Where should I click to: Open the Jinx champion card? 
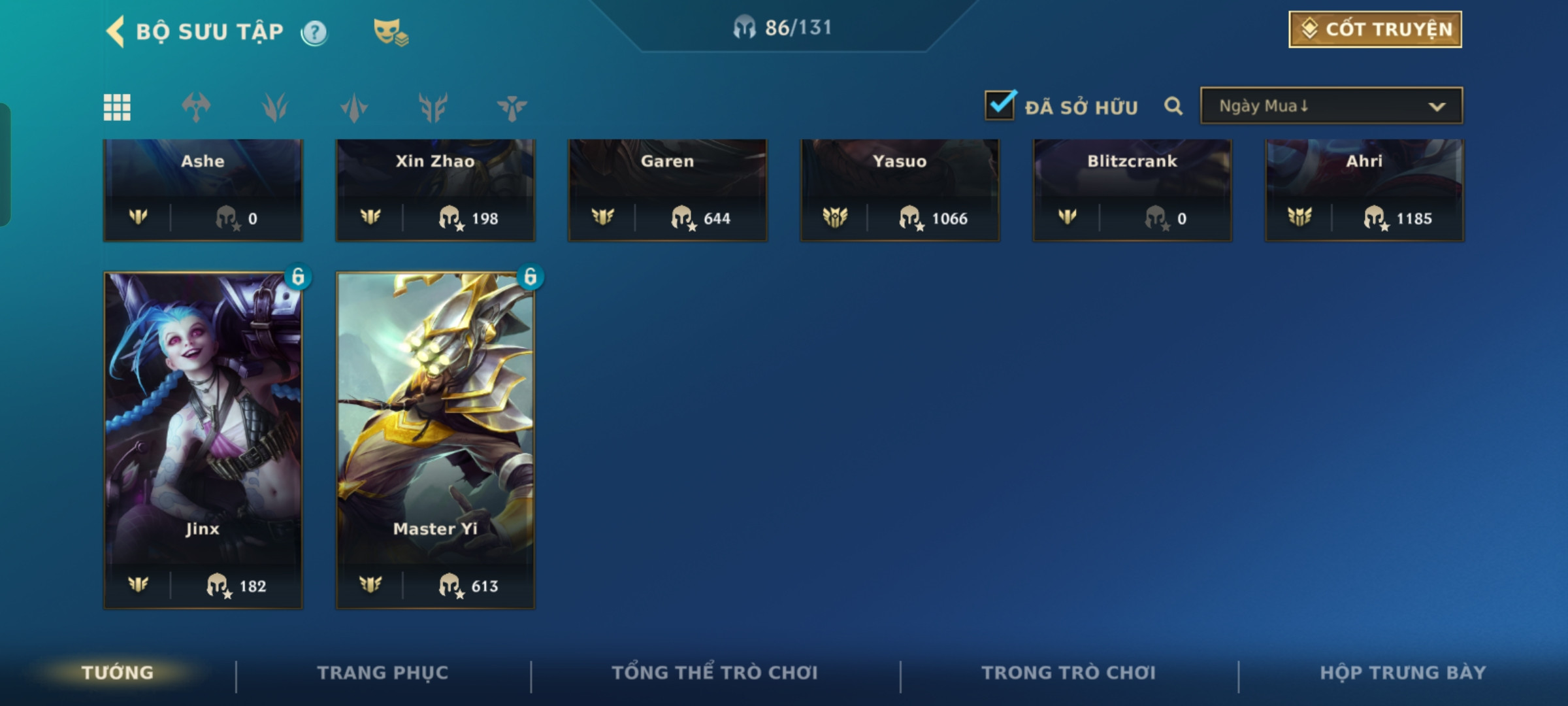[203, 438]
